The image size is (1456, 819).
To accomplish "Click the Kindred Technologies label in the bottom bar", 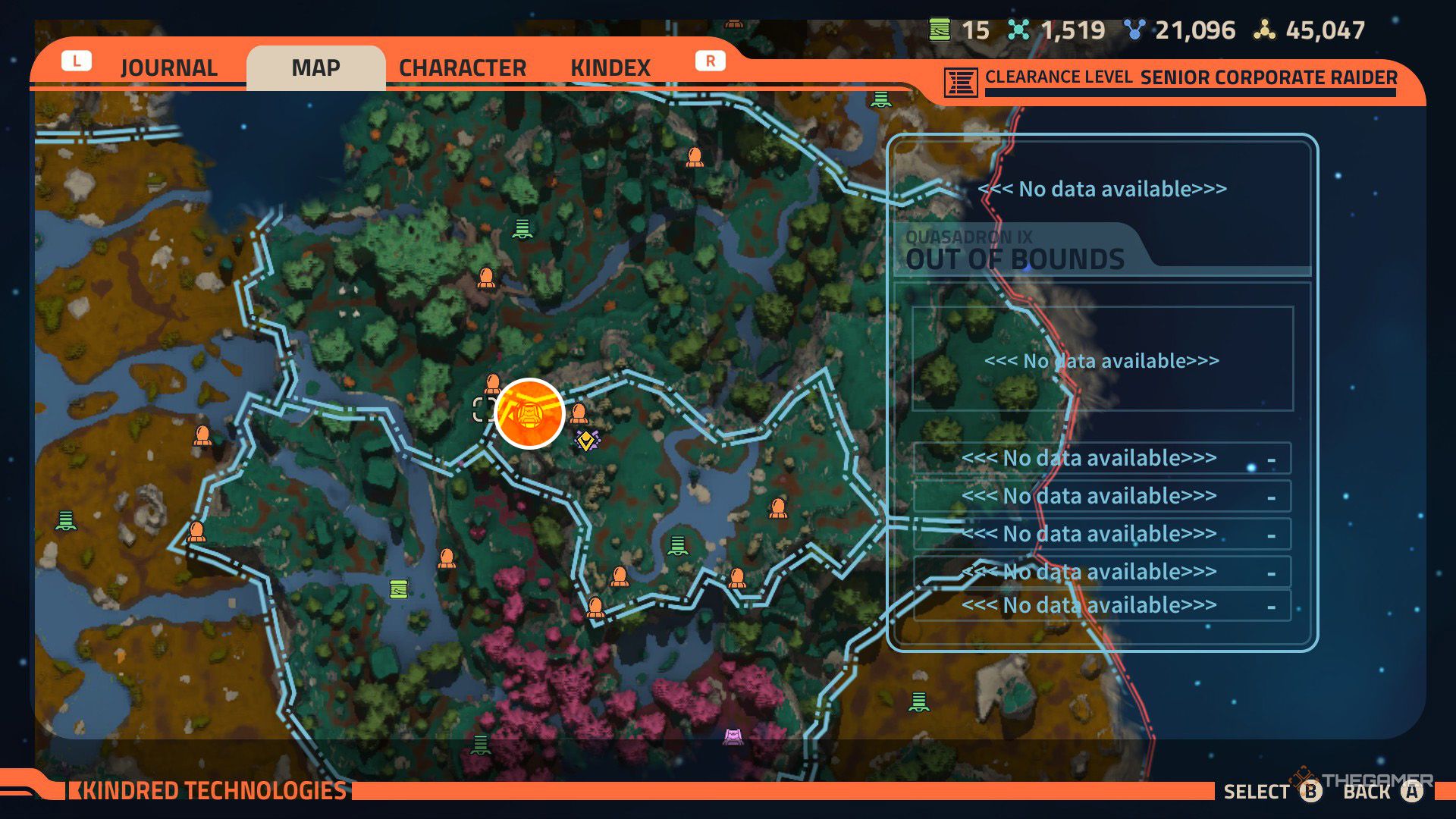I will coord(209,790).
